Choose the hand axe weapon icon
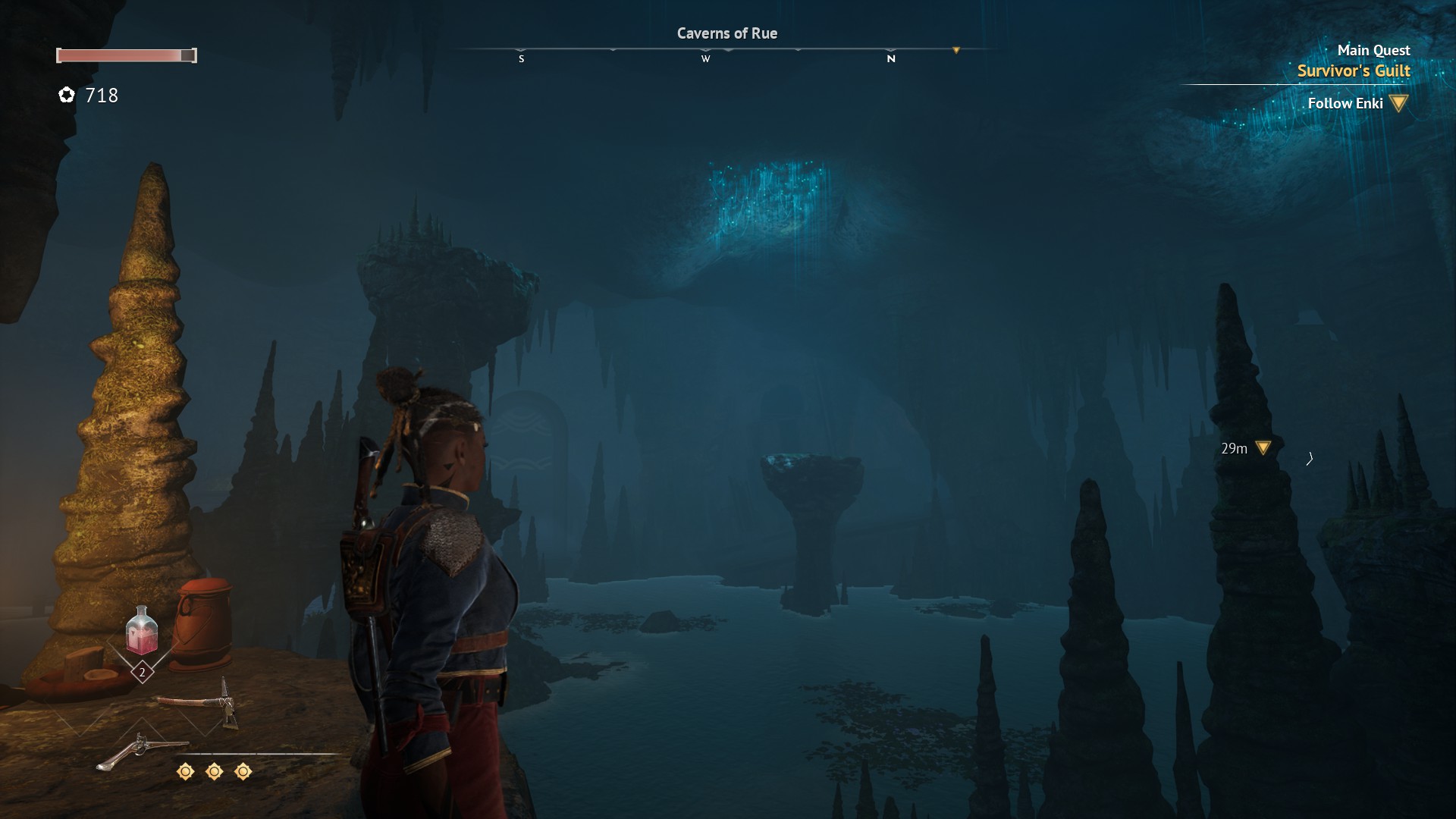Screen dimensions: 1456x819 pos(200,702)
